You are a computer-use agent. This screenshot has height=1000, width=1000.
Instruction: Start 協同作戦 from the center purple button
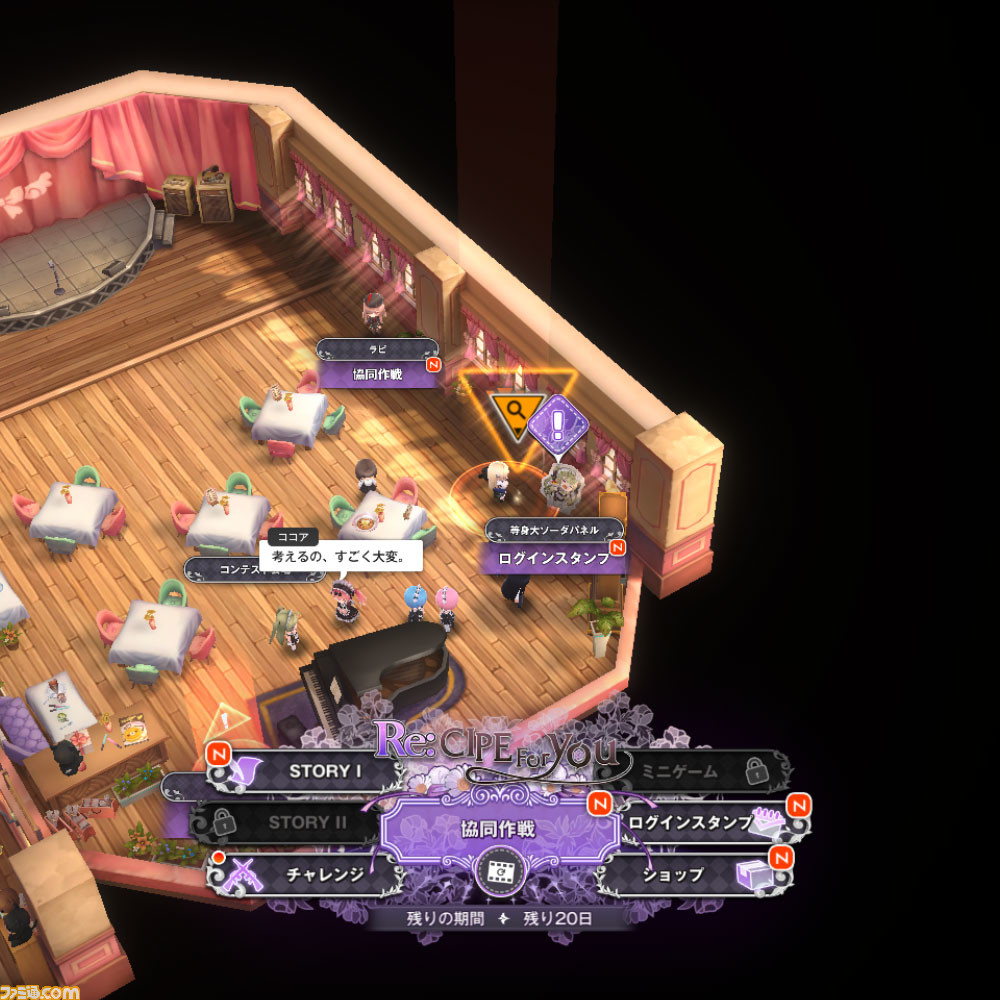(497, 829)
